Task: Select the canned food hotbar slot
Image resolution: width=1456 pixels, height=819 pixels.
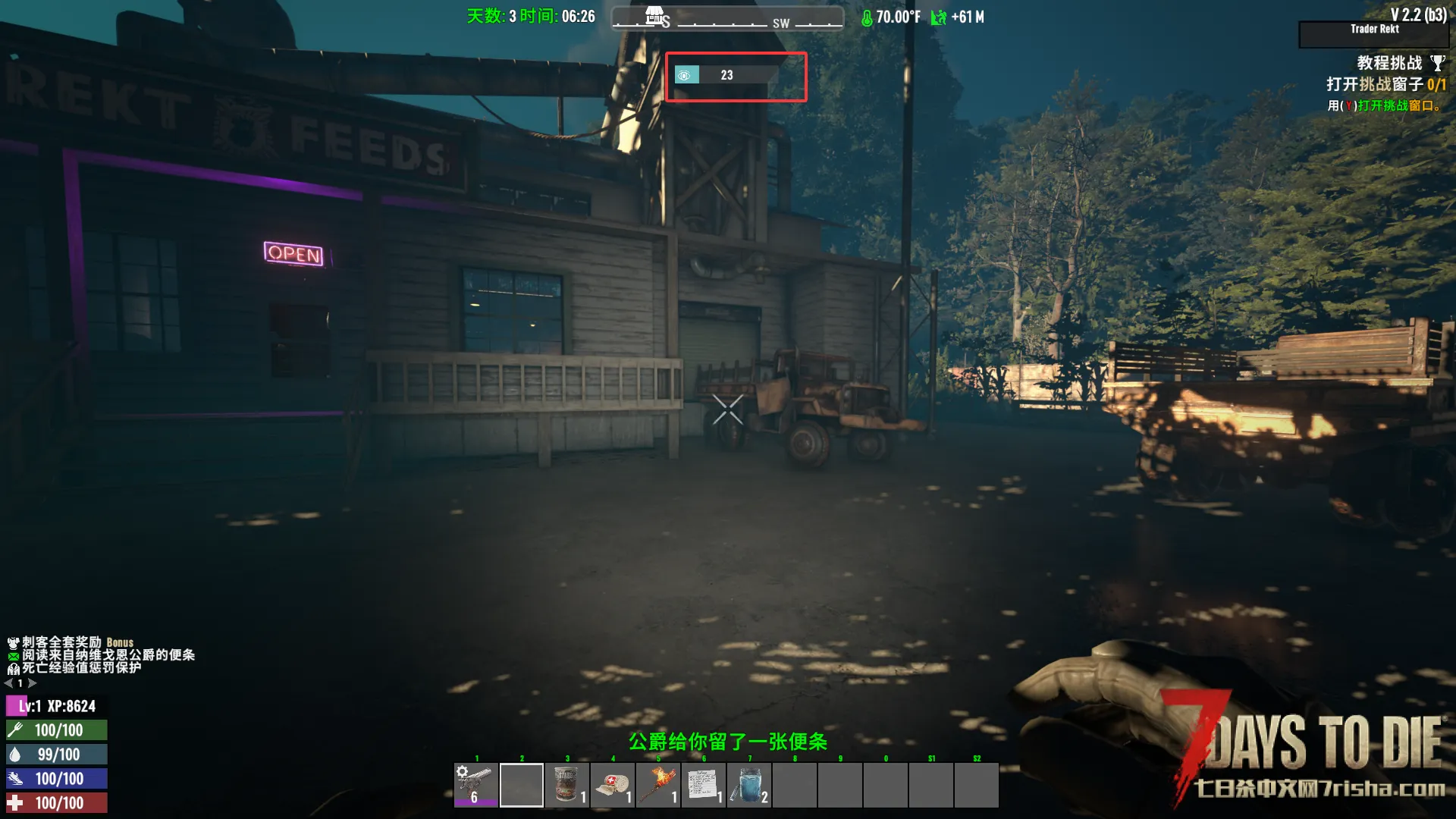Action: click(567, 785)
